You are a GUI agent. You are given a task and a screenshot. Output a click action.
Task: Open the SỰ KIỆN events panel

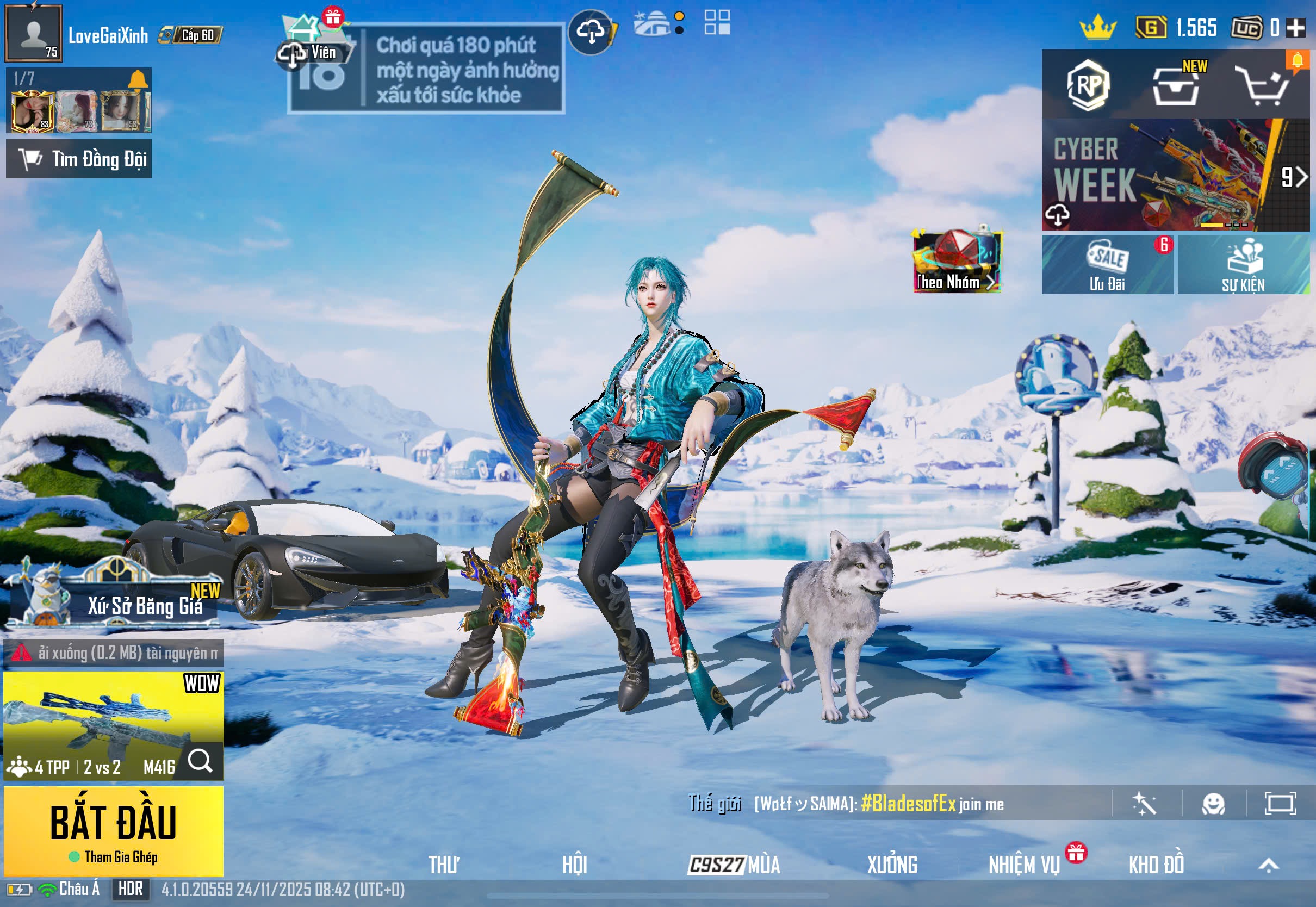click(x=1243, y=265)
